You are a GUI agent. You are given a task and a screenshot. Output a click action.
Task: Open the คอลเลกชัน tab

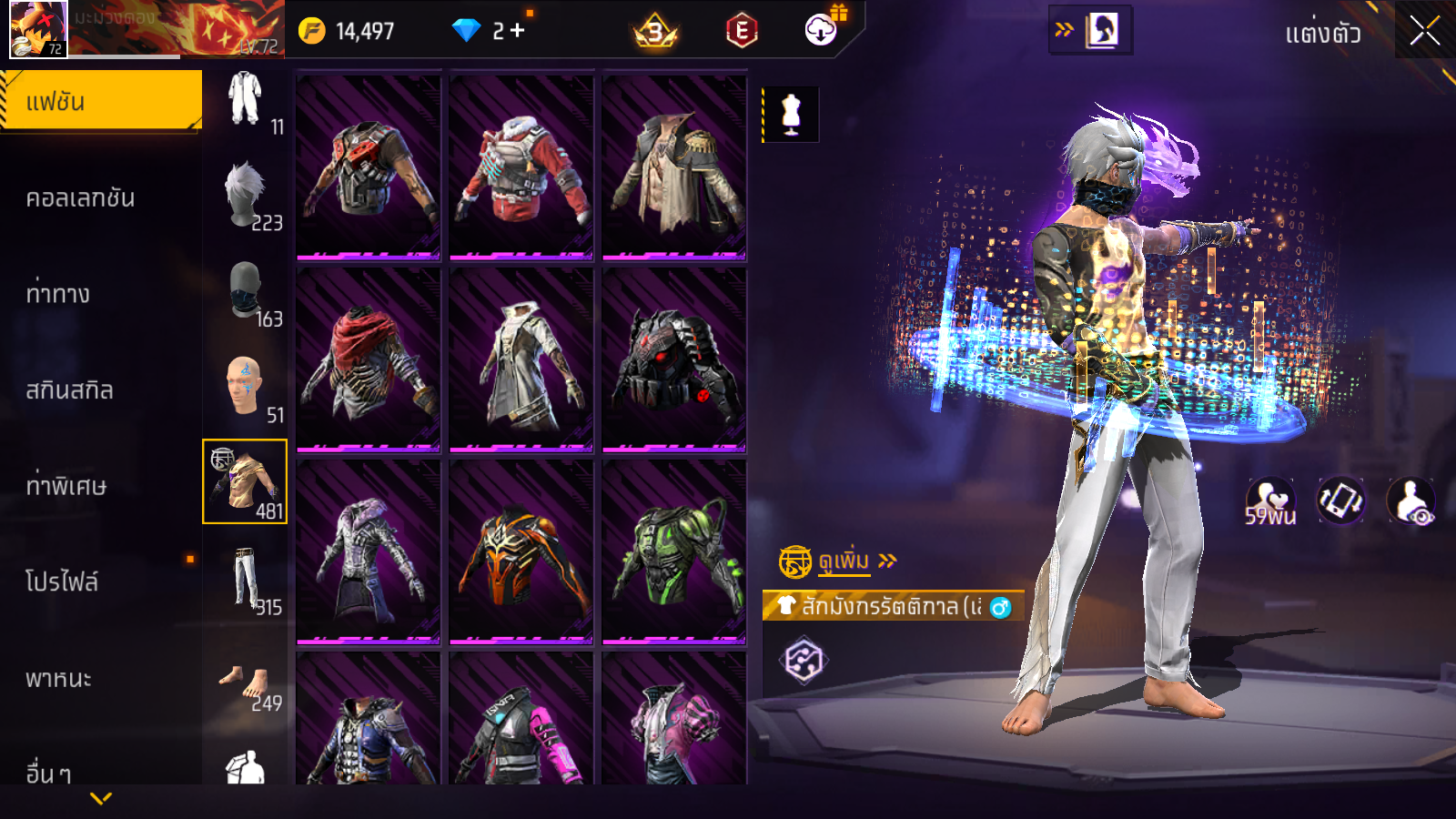click(80, 198)
